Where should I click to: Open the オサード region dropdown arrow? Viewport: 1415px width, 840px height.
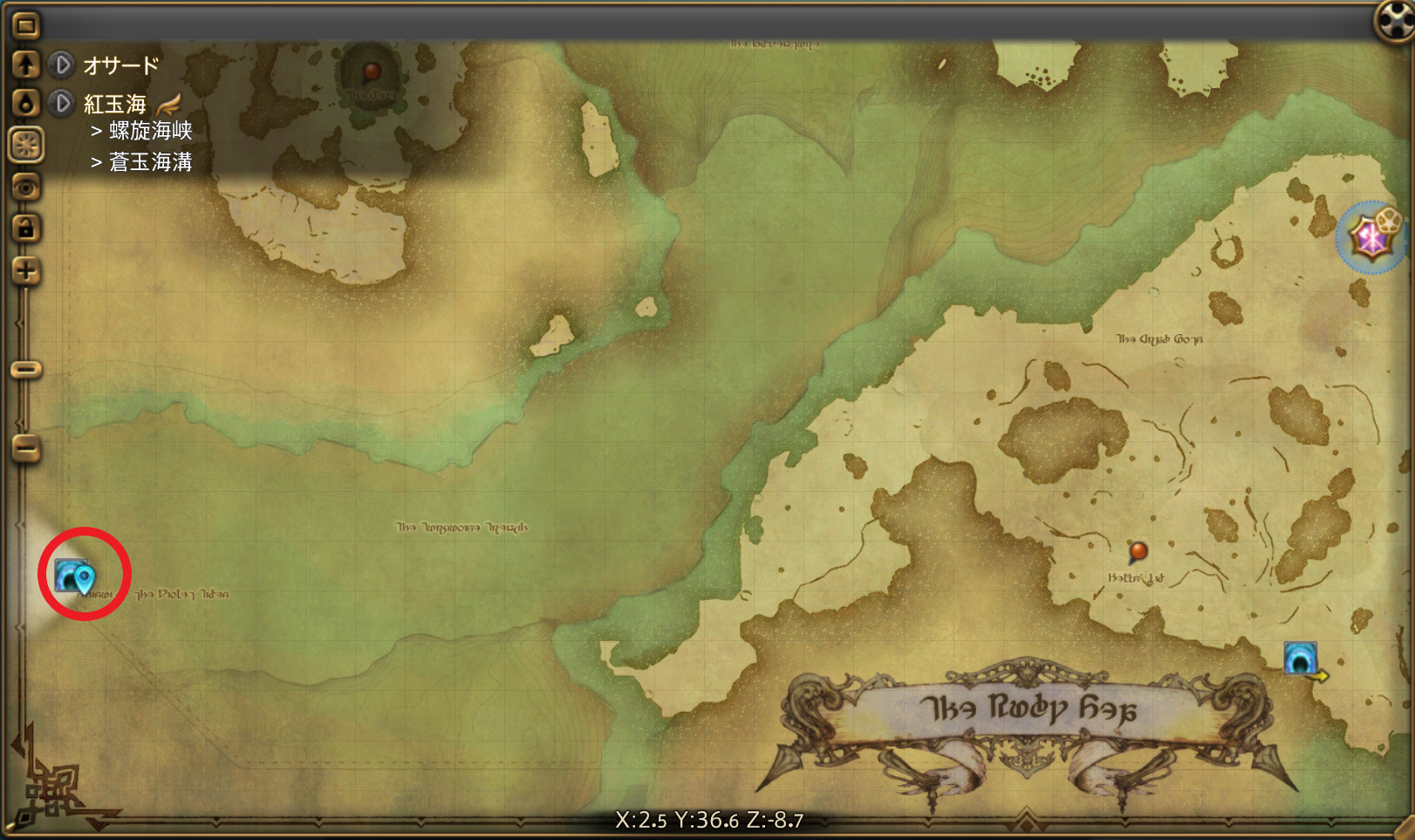62,65
